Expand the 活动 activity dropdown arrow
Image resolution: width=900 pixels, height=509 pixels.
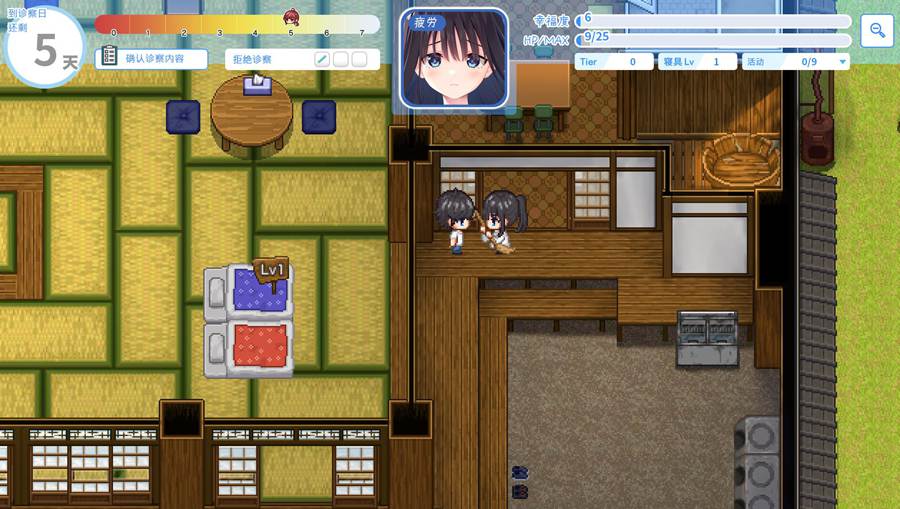[843, 62]
